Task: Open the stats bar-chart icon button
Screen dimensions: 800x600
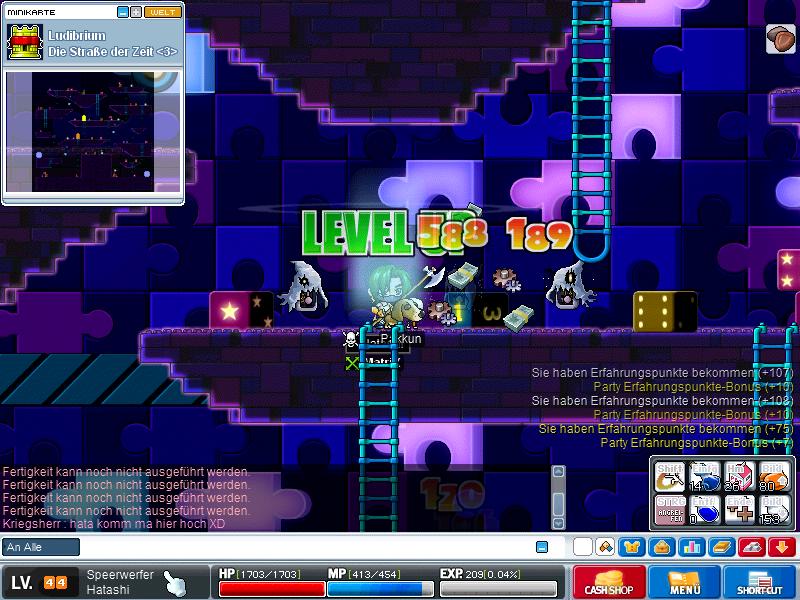Action: coord(691,547)
